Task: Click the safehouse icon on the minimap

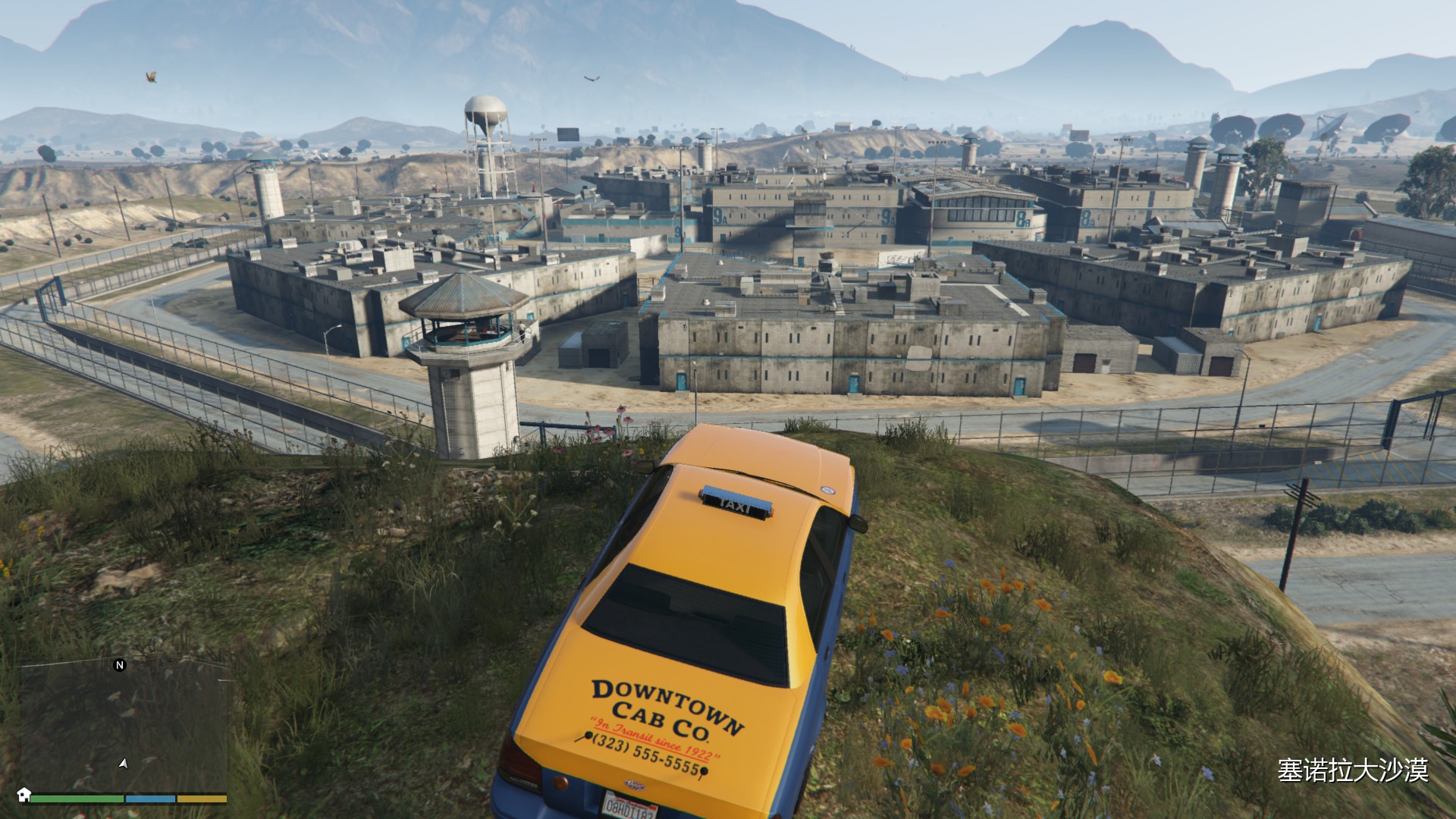Action: click(x=24, y=794)
